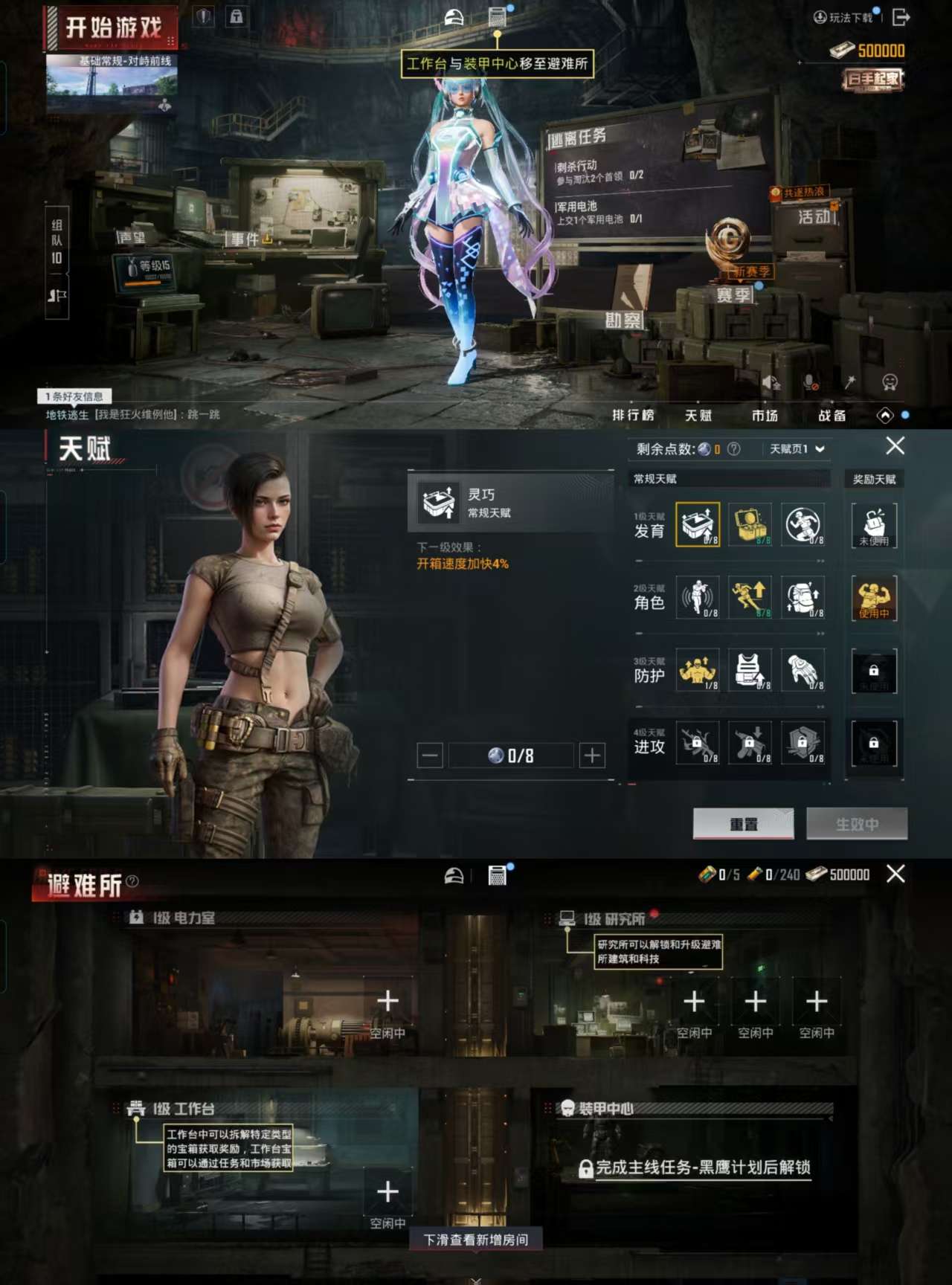The image size is (952, 1285).
Task: Deactivate the 使用中 bonus talent
Action: pyautogui.click(x=875, y=599)
